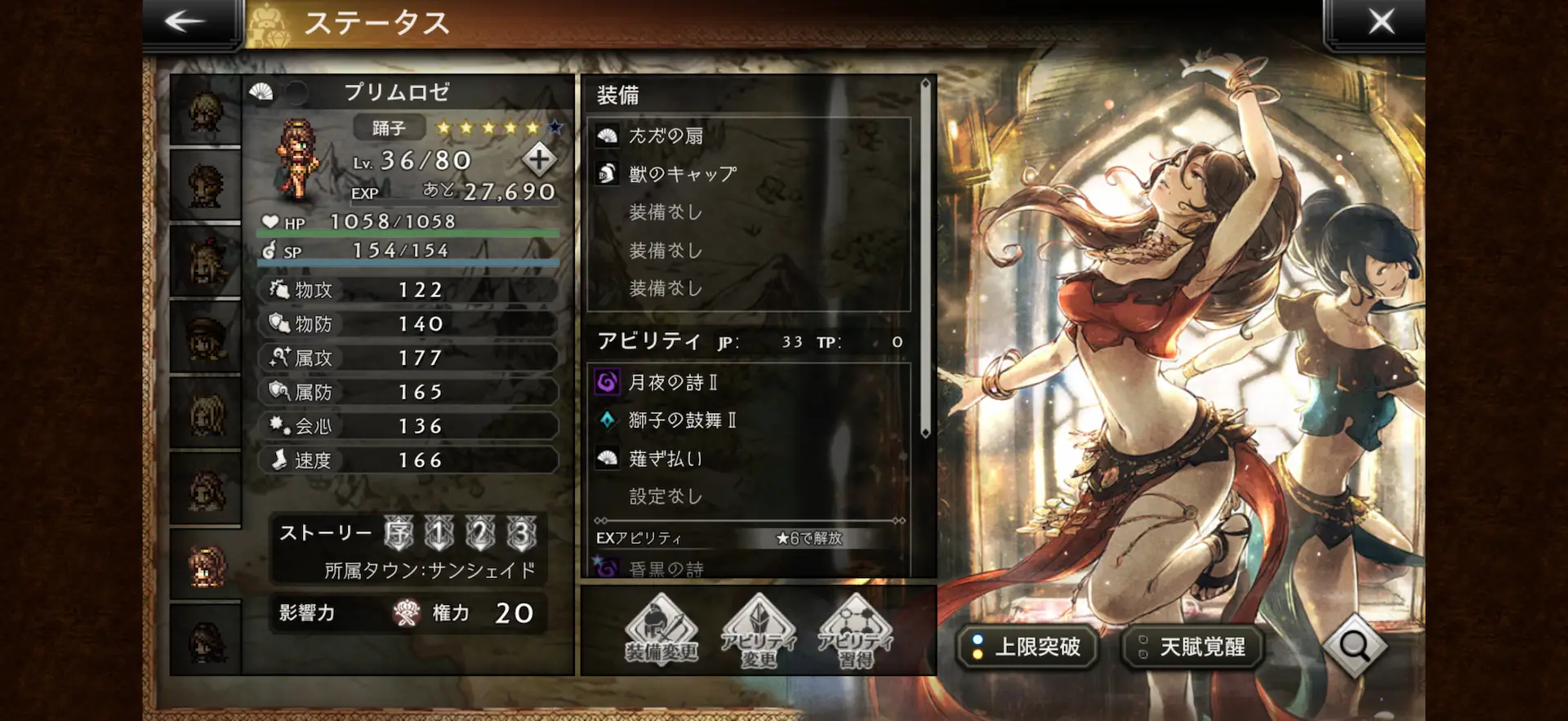1568x721 pixels.
Task: Select the 獅子の鼓舞Ⅱ ability icon
Action: [x=606, y=420]
